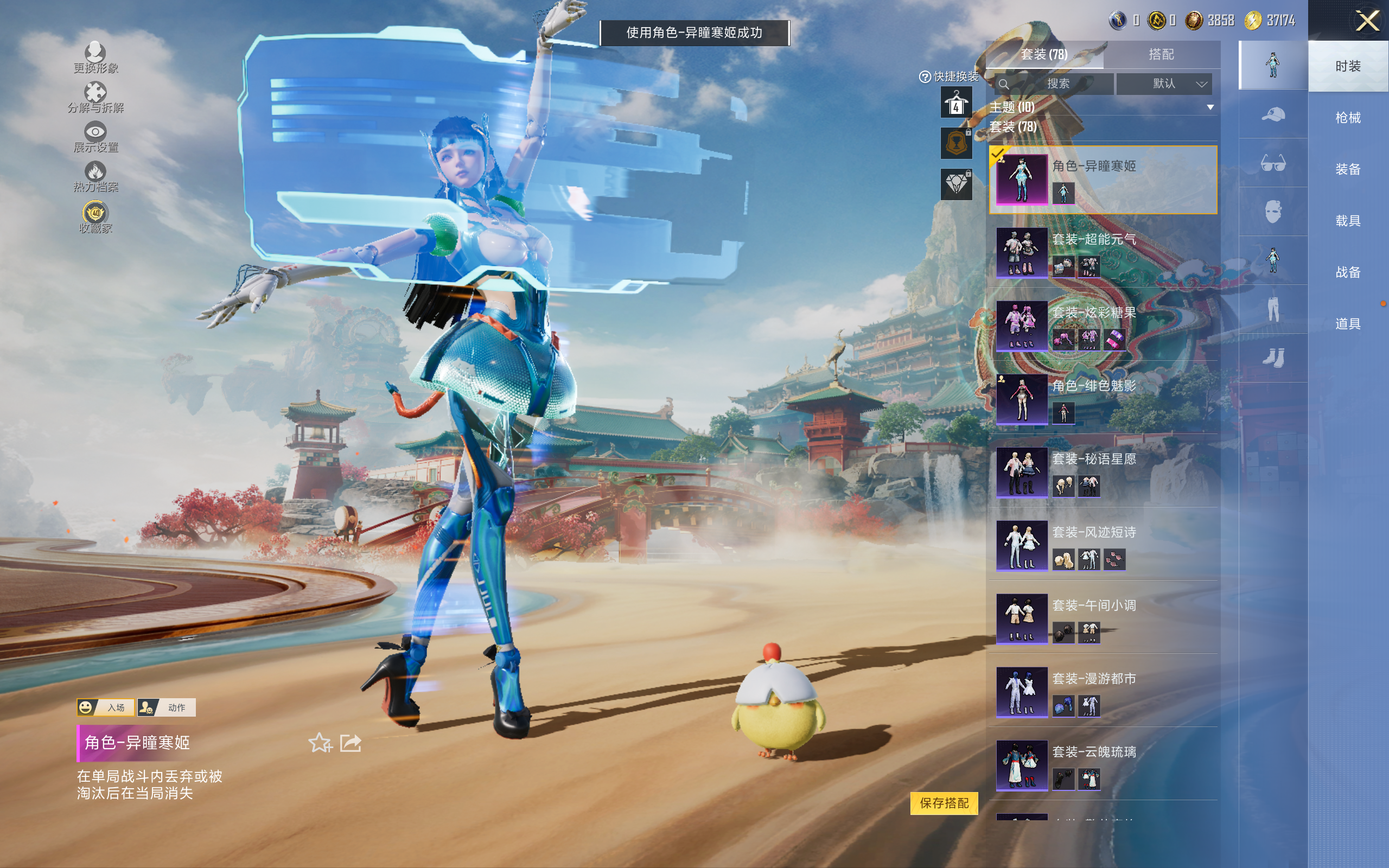The height and width of the screenshot is (868, 1389).
Task: Open the 枪械 weapons category
Action: pos(1347,118)
